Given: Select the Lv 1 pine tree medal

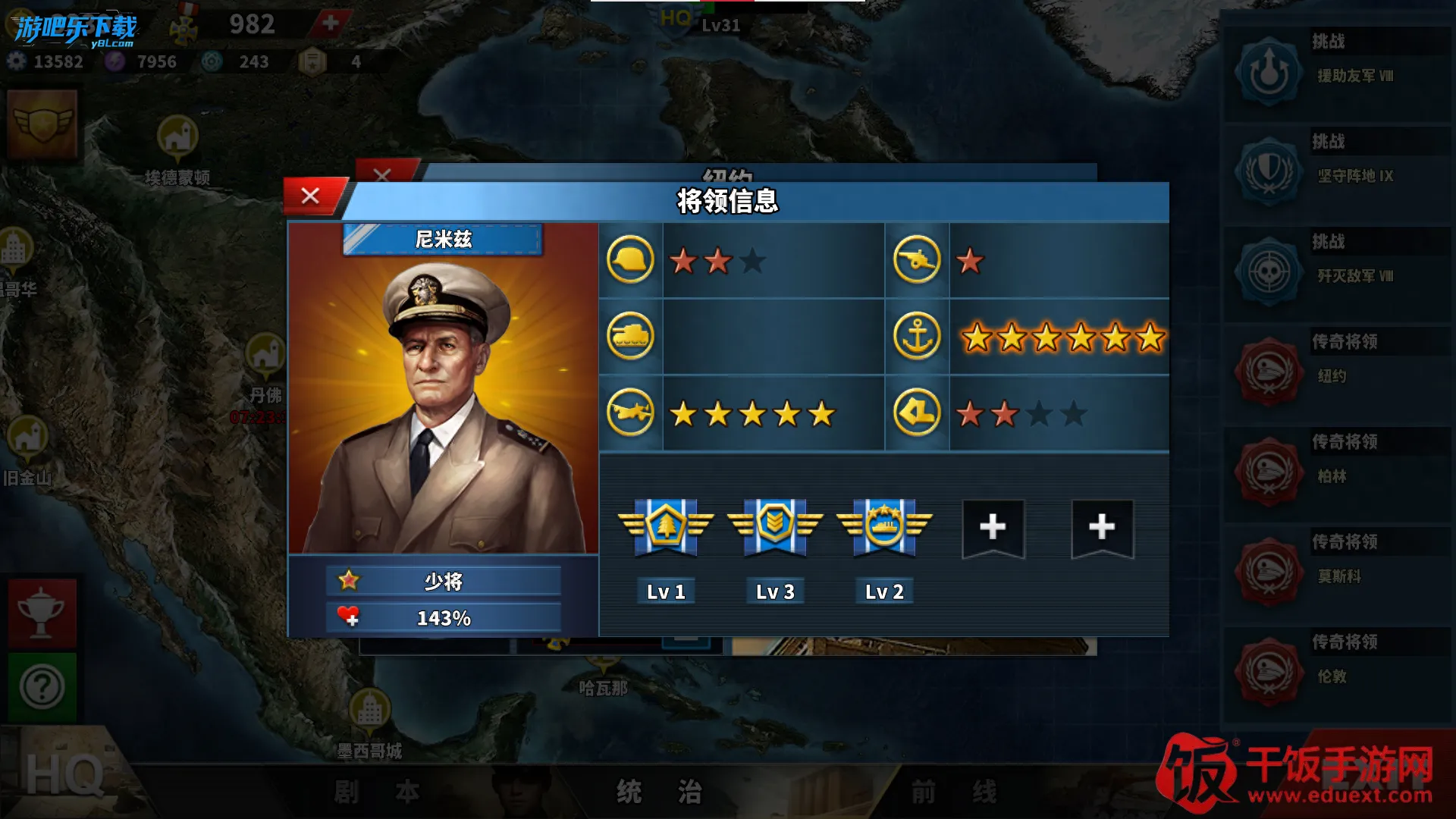Looking at the screenshot, I should point(666,526).
